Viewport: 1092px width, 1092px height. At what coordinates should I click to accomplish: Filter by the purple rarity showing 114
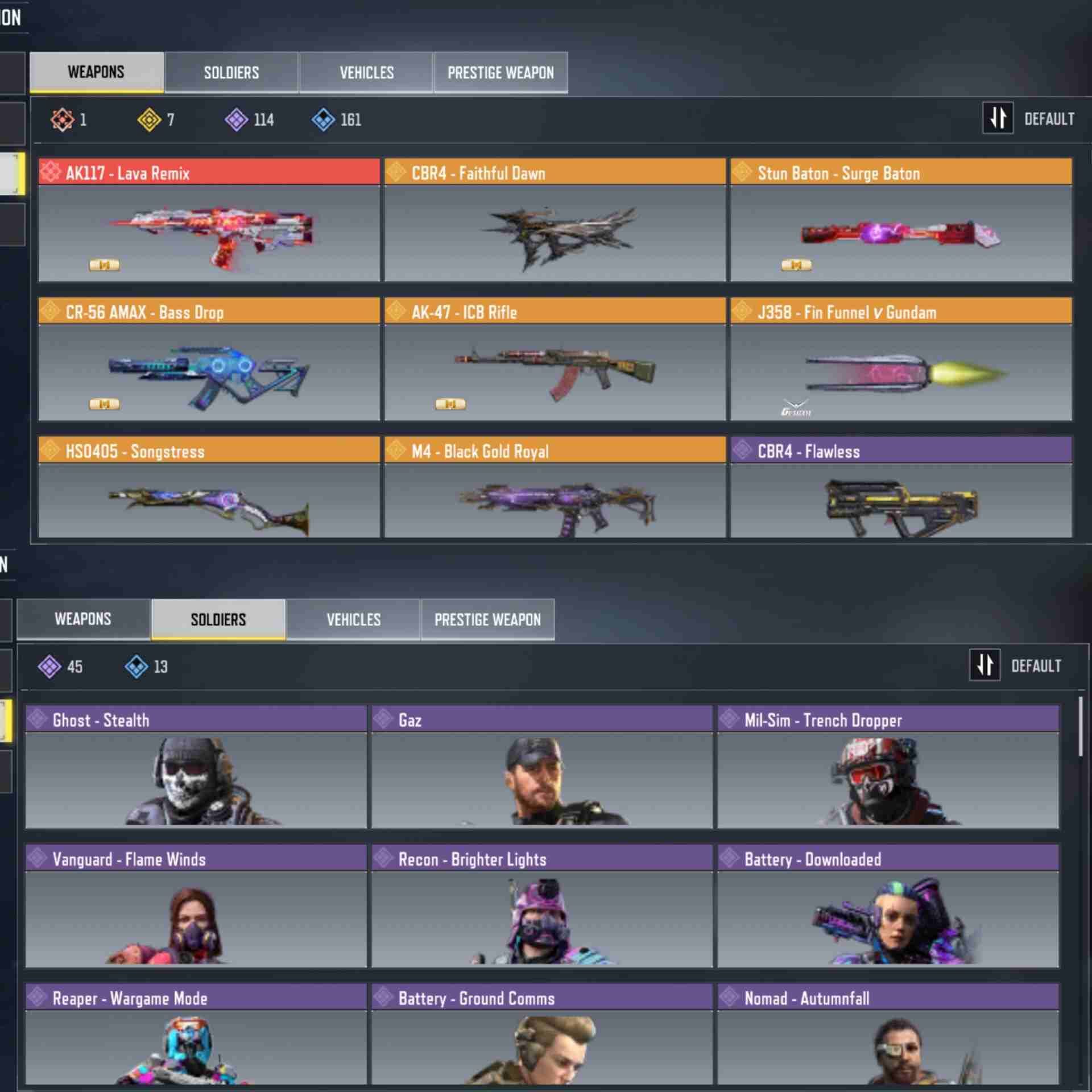pos(249,119)
